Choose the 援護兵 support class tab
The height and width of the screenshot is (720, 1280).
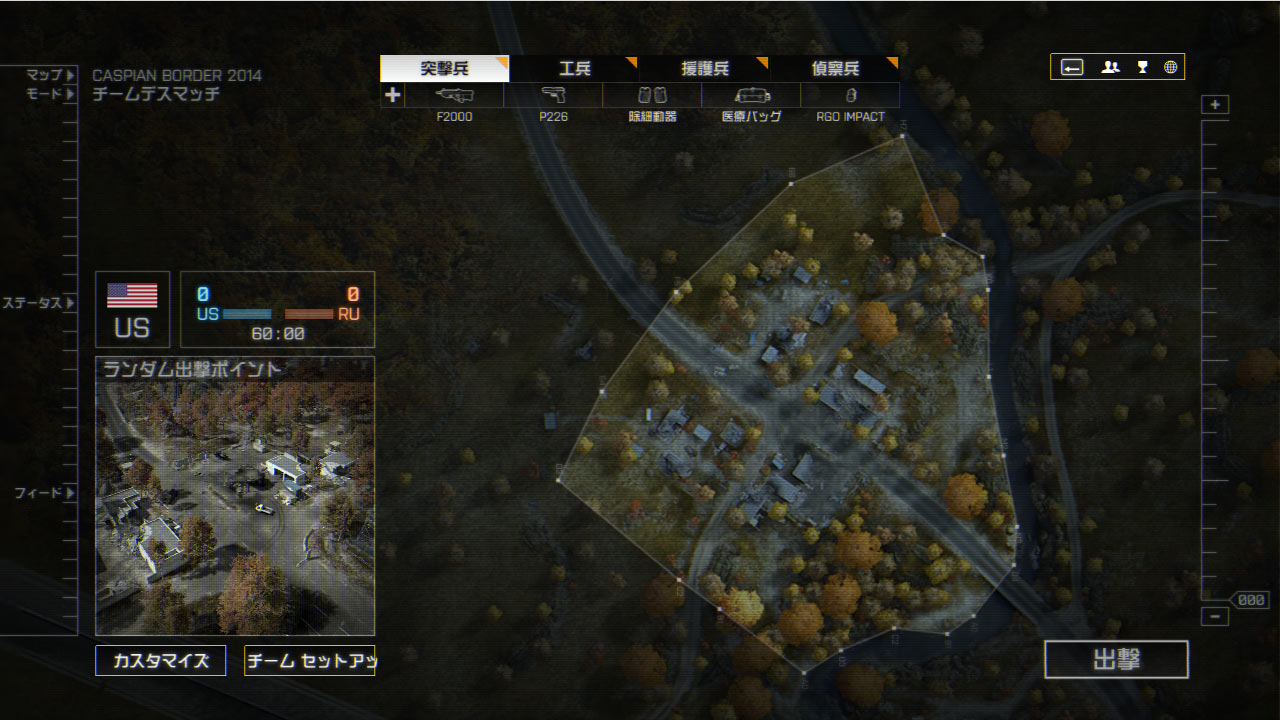(x=704, y=69)
